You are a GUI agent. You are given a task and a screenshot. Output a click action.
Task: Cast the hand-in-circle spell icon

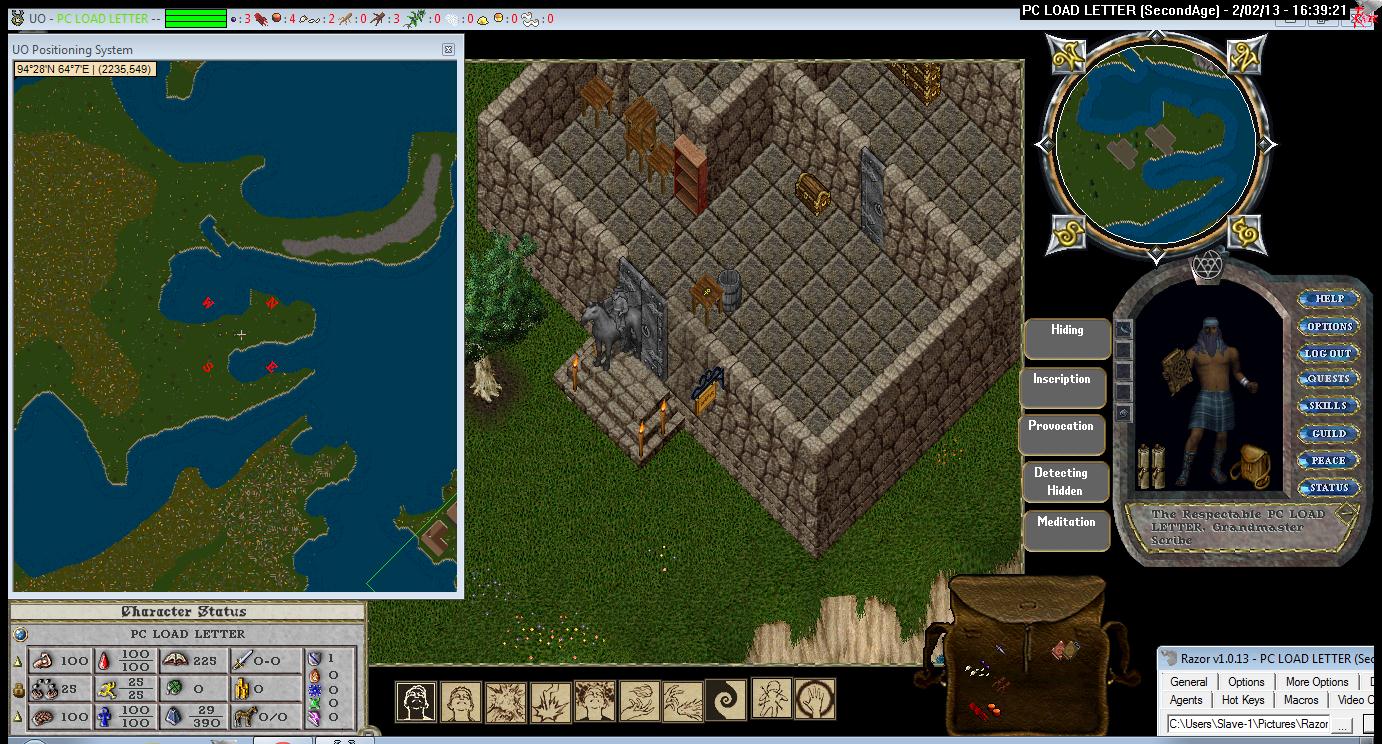pyautogui.click(x=815, y=700)
